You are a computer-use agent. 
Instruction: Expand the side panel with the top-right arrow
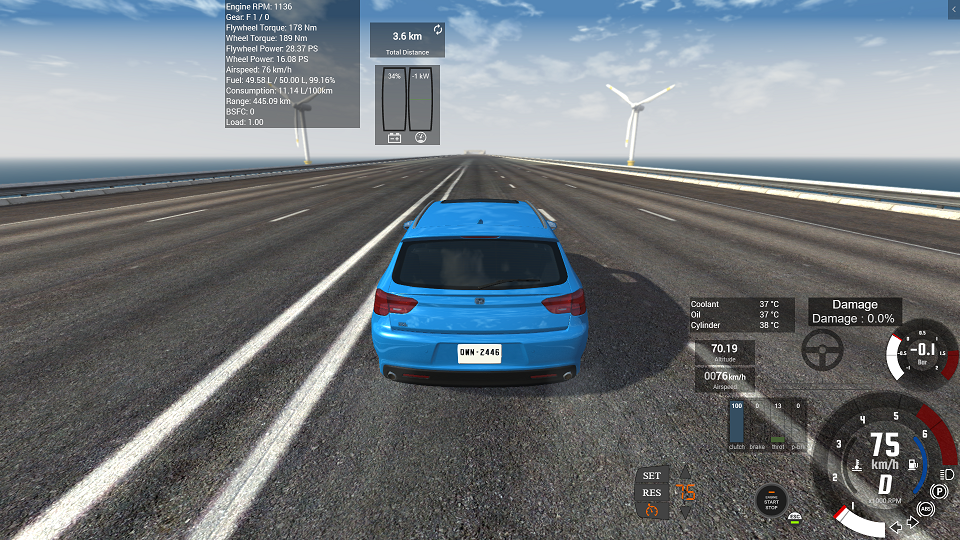[x=952, y=8]
